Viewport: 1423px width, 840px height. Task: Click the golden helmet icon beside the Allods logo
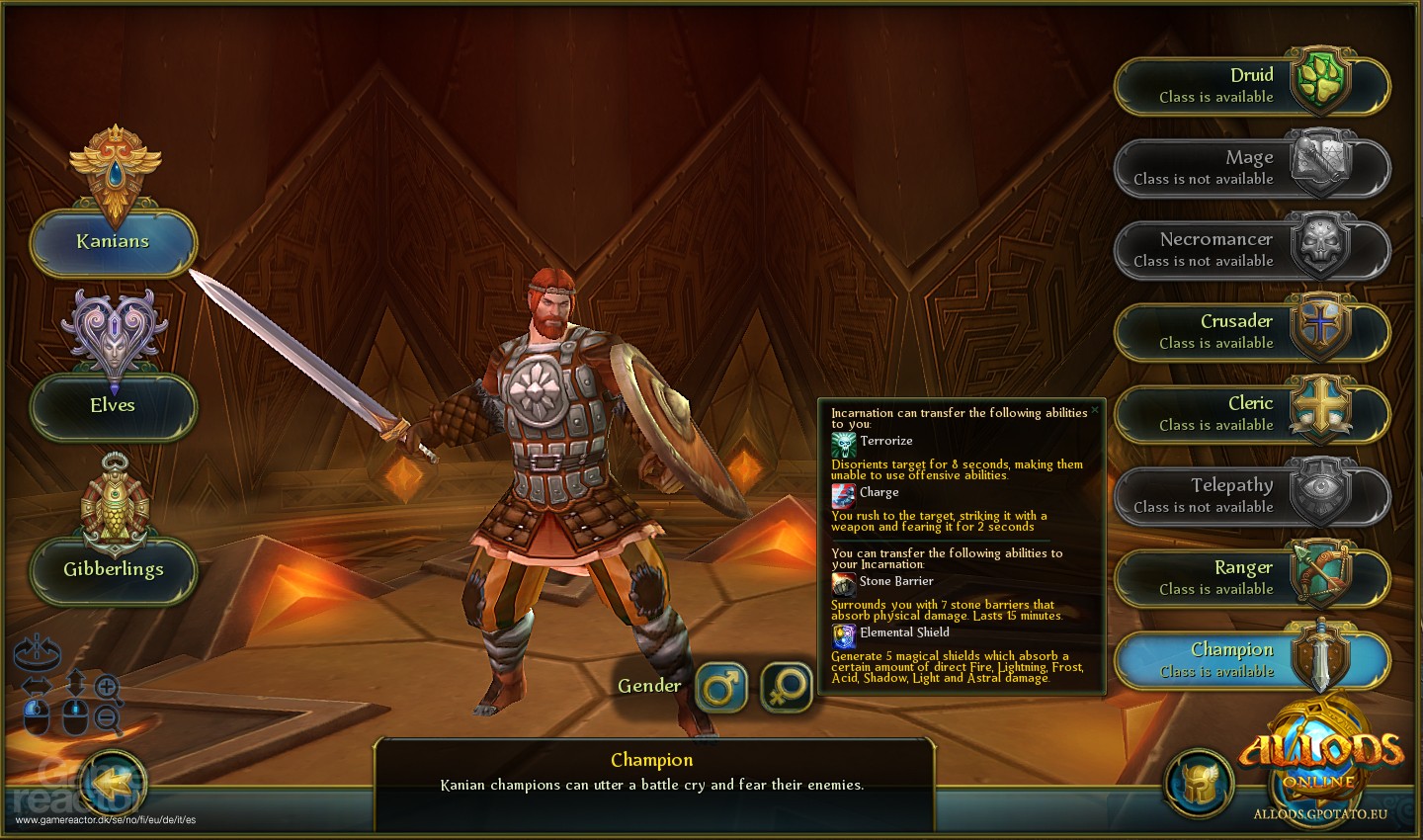[1200, 781]
